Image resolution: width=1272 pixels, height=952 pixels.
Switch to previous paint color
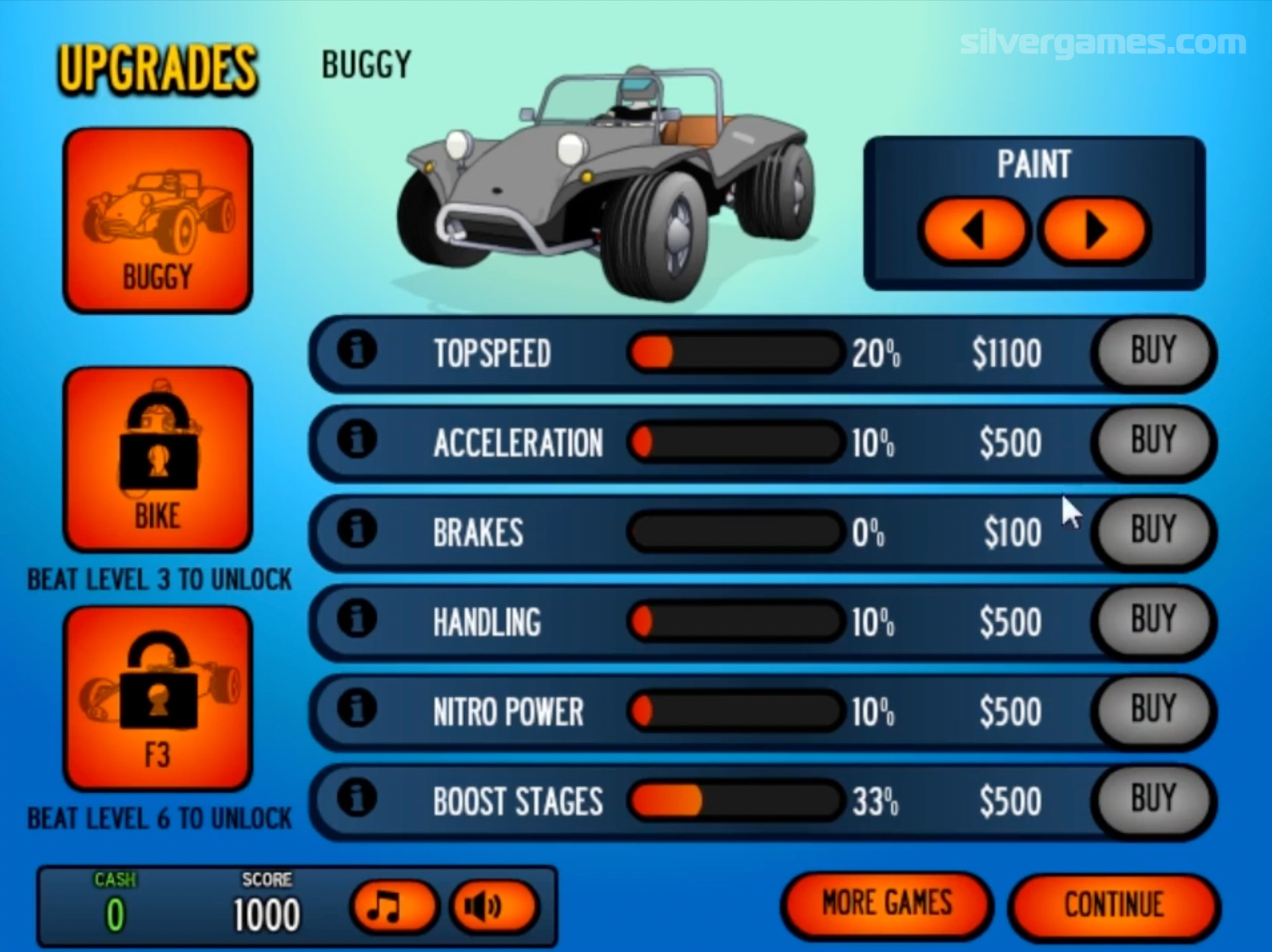pyautogui.click(x=974, y=230)
